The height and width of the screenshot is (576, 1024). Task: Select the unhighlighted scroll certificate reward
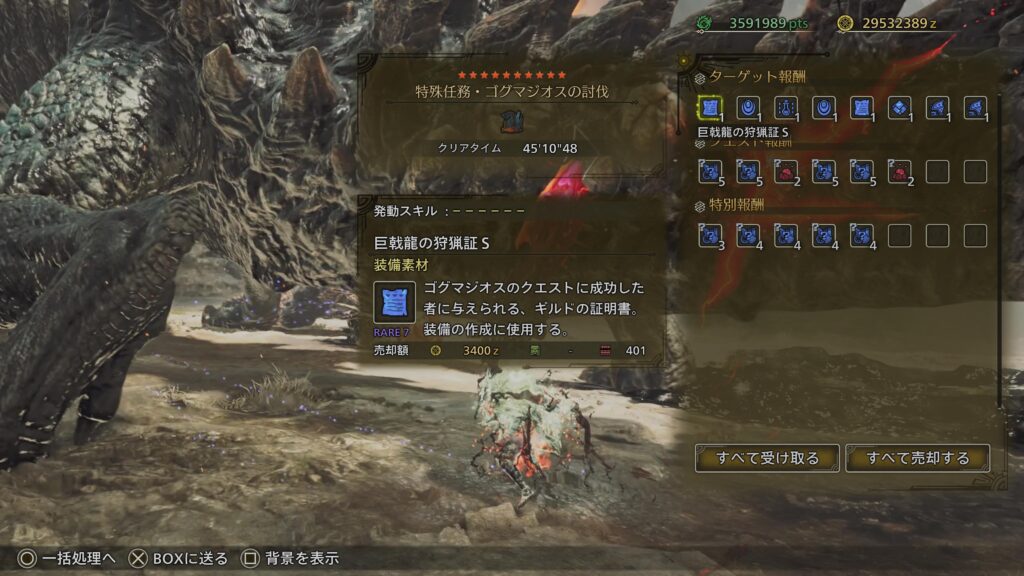point(862,108)
